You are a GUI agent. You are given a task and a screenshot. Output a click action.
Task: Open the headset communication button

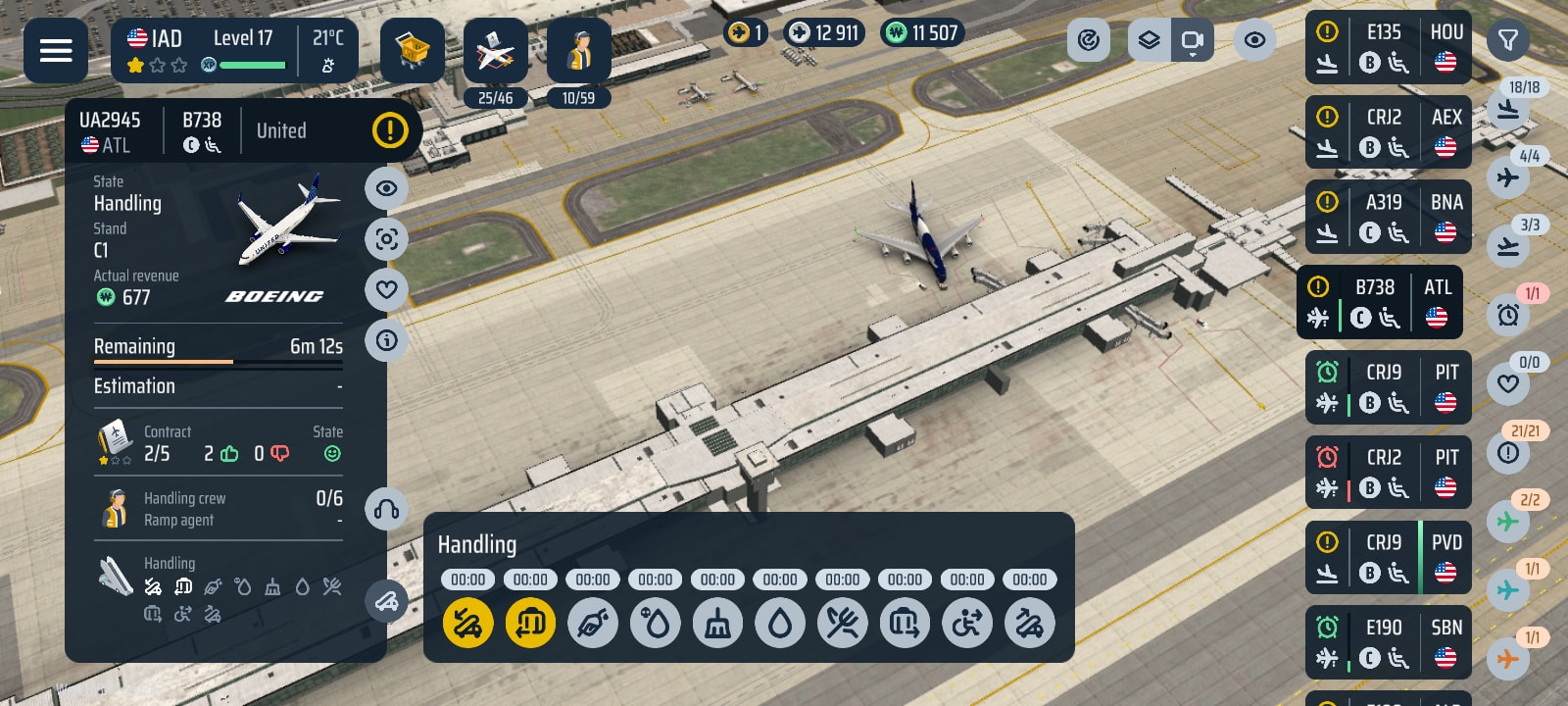387,509
